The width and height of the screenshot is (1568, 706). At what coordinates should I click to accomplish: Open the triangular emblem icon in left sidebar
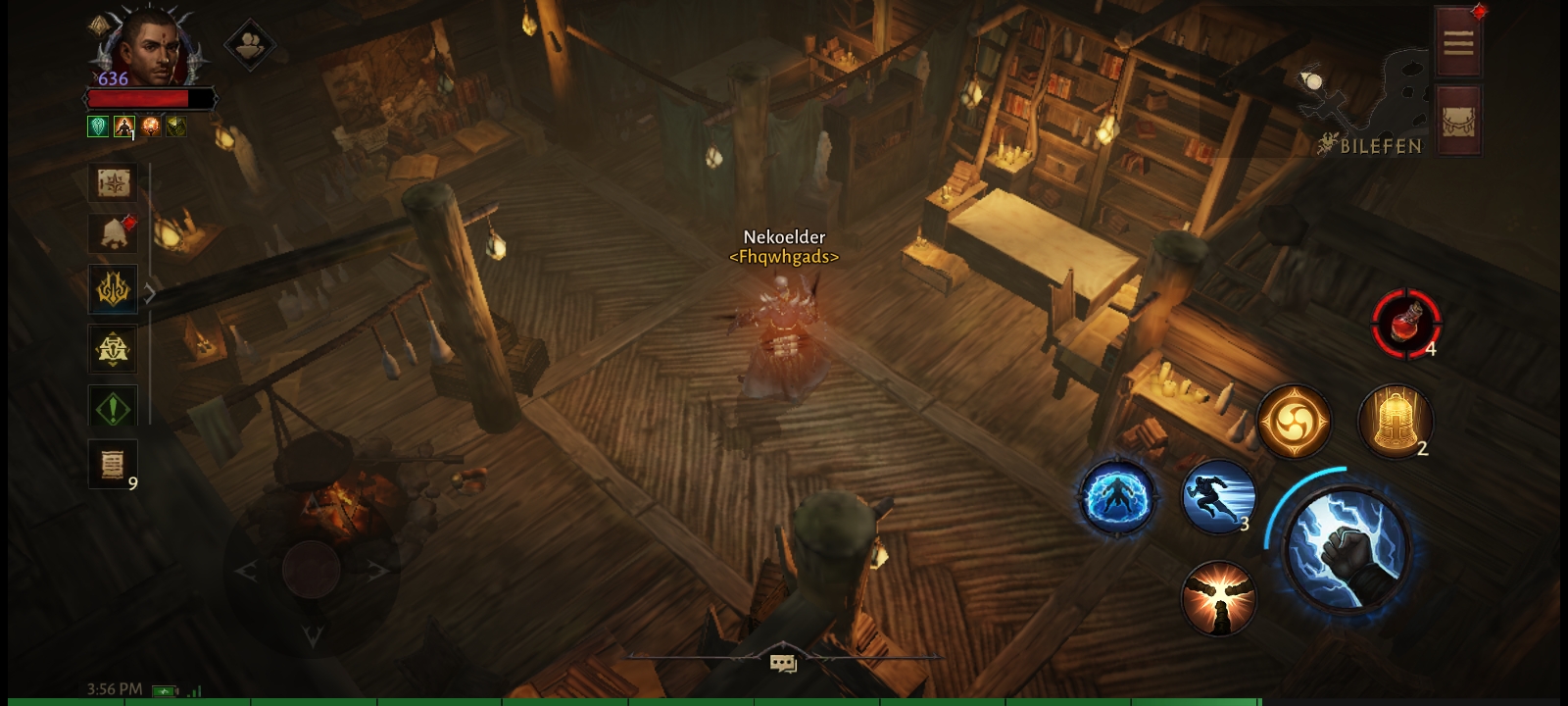pyautogui.click(x=113, y=348)
